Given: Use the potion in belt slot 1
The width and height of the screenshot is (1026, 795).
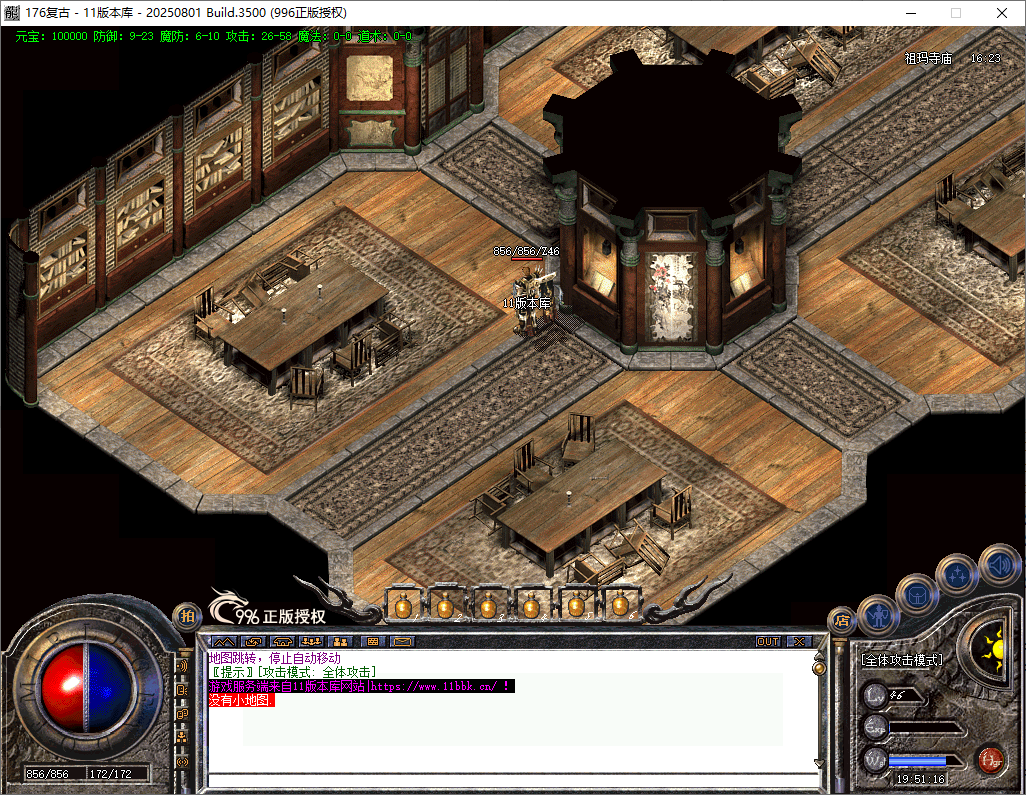Looking at the screenshot, I should point(401,604).
